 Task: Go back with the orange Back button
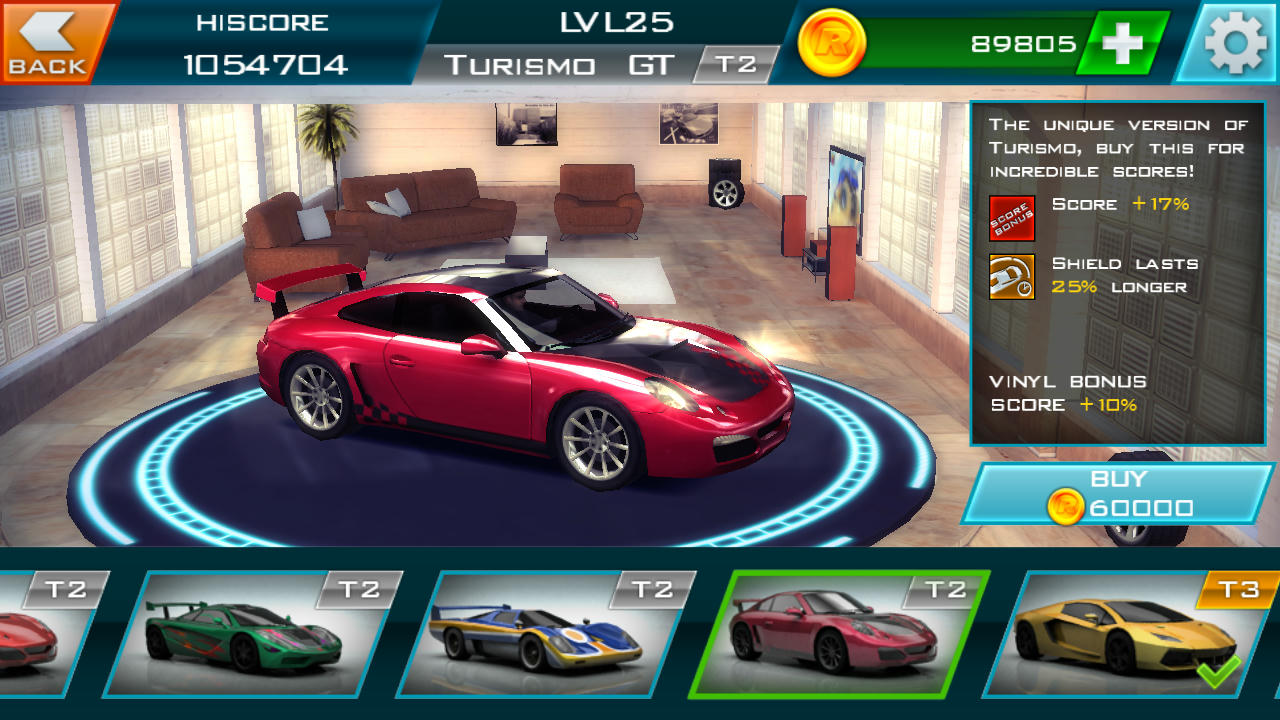point(50,42)
